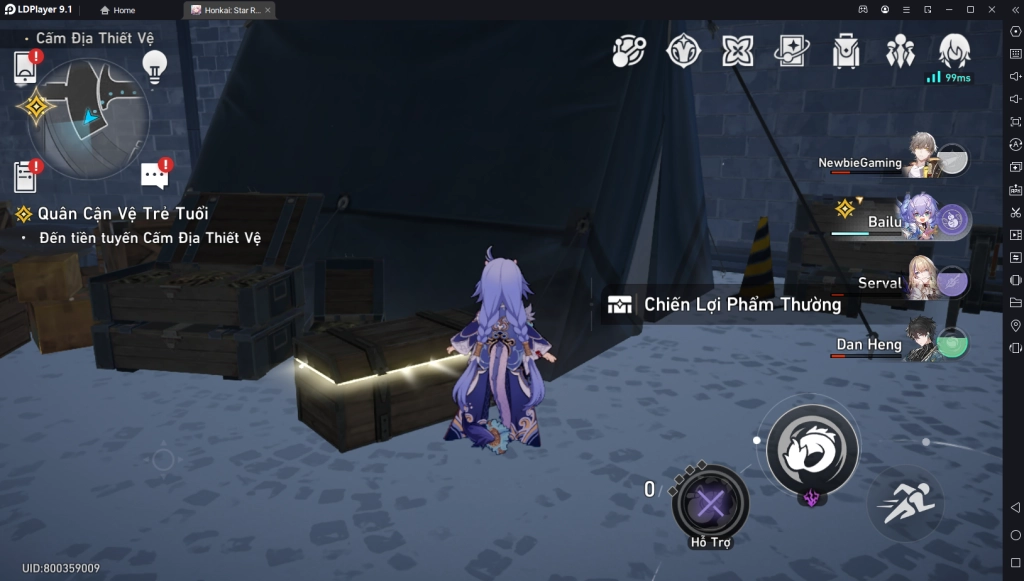Toggle the sprint running button
1024x581 pixels.
pos(907,503)
